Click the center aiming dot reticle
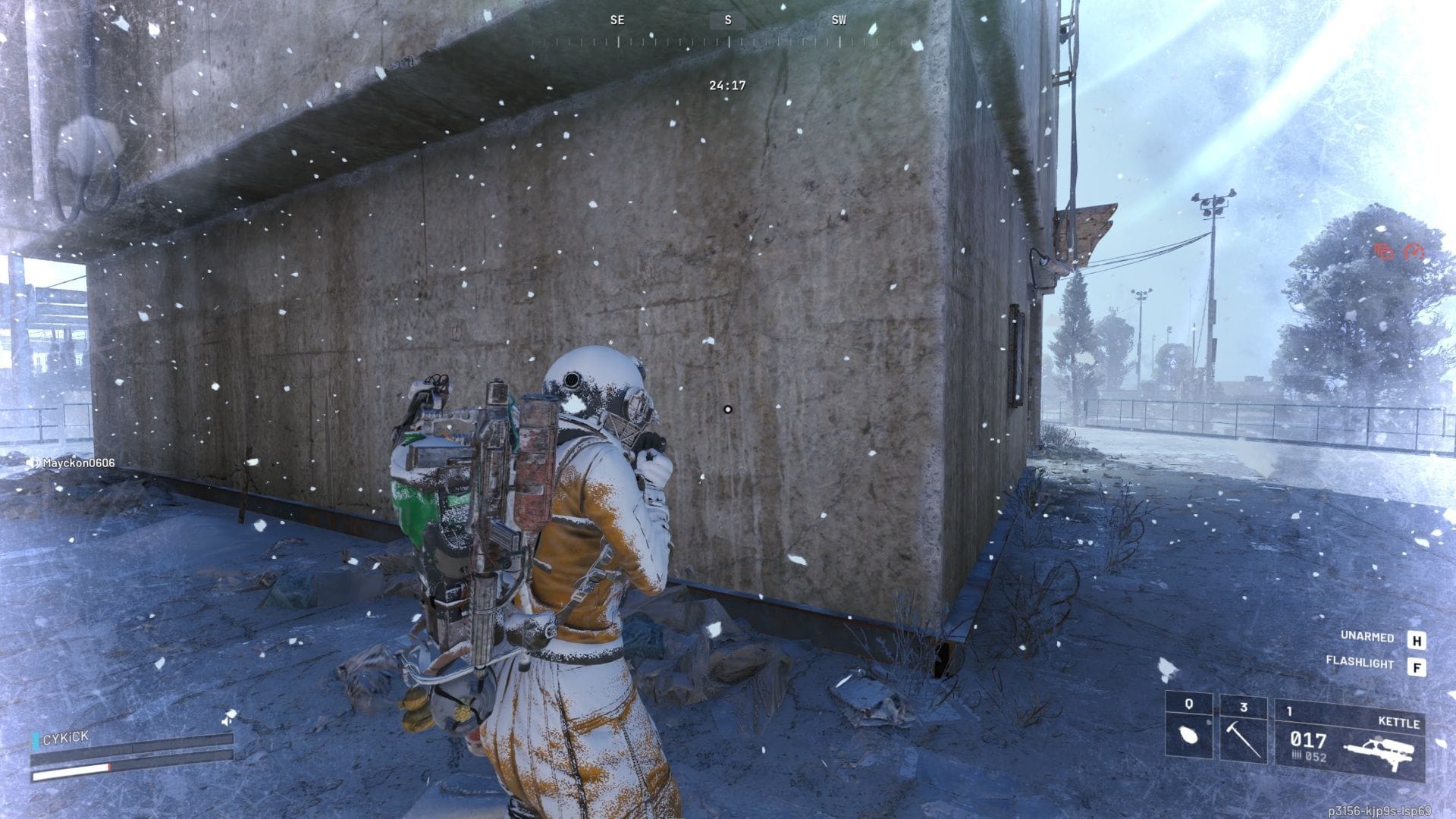This screenshot has width=1456, height=819. click(x=728, y=409)
